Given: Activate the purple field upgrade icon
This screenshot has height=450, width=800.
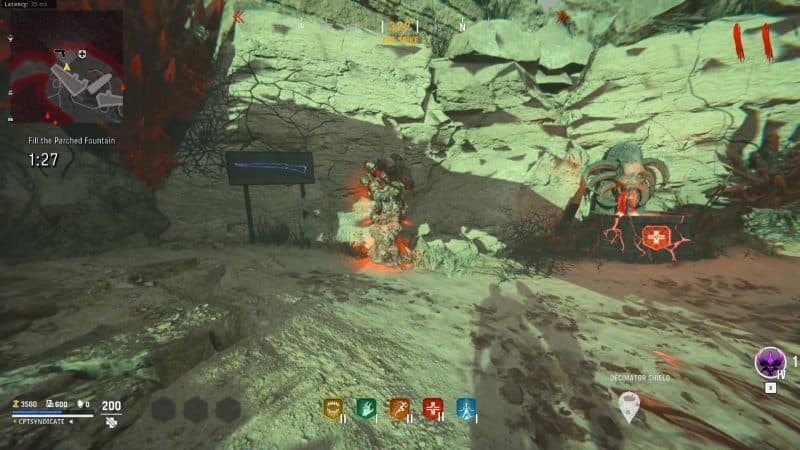Looking at the screenshot, I should [x=769, y=362].
